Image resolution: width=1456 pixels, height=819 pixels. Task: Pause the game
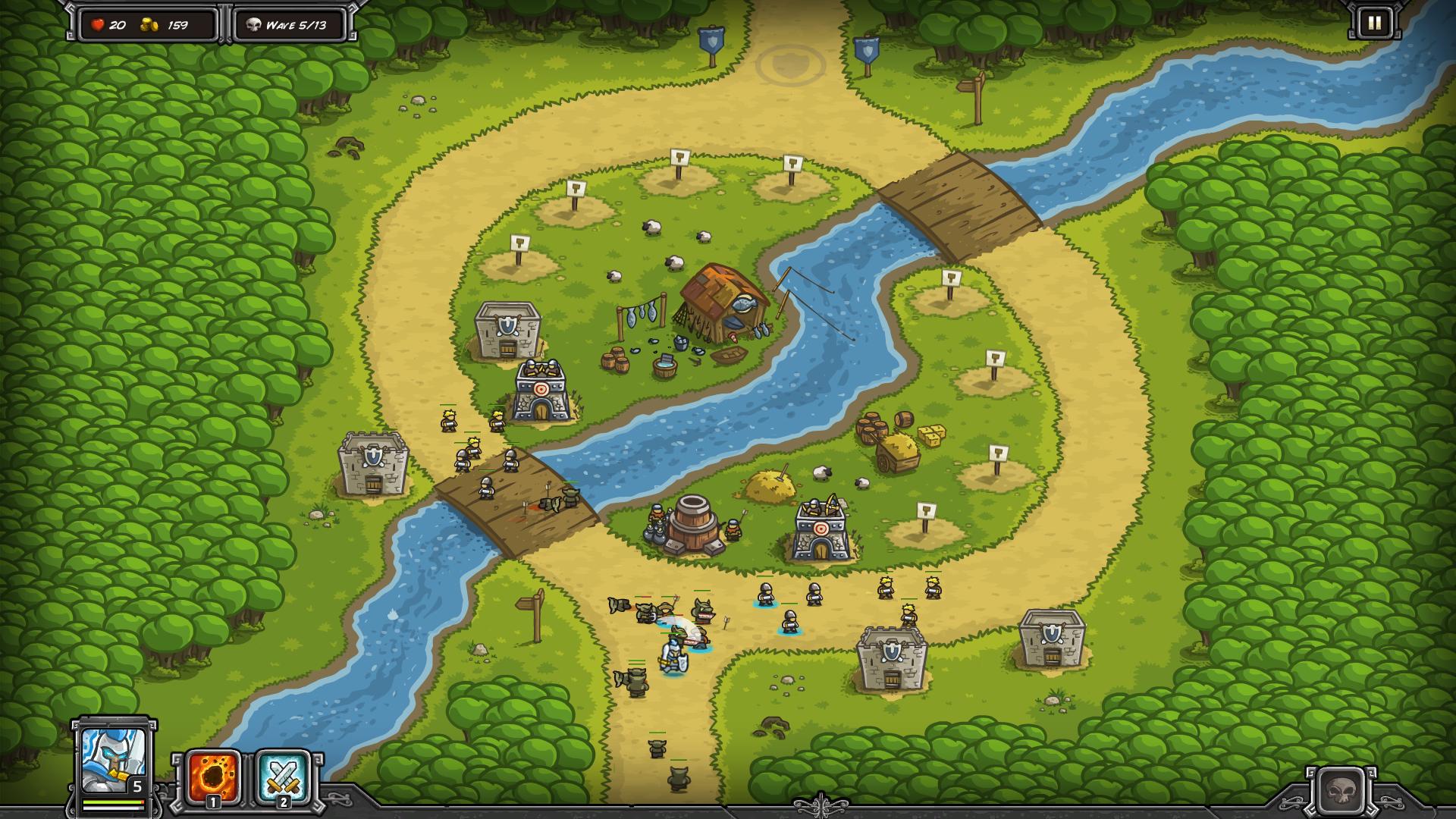[1374, 24]
